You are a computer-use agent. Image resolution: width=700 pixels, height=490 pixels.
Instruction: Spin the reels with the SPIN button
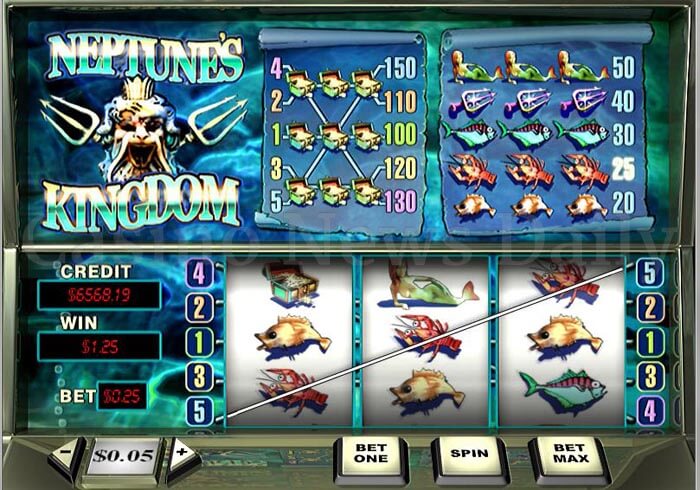[x=468, y=455]
